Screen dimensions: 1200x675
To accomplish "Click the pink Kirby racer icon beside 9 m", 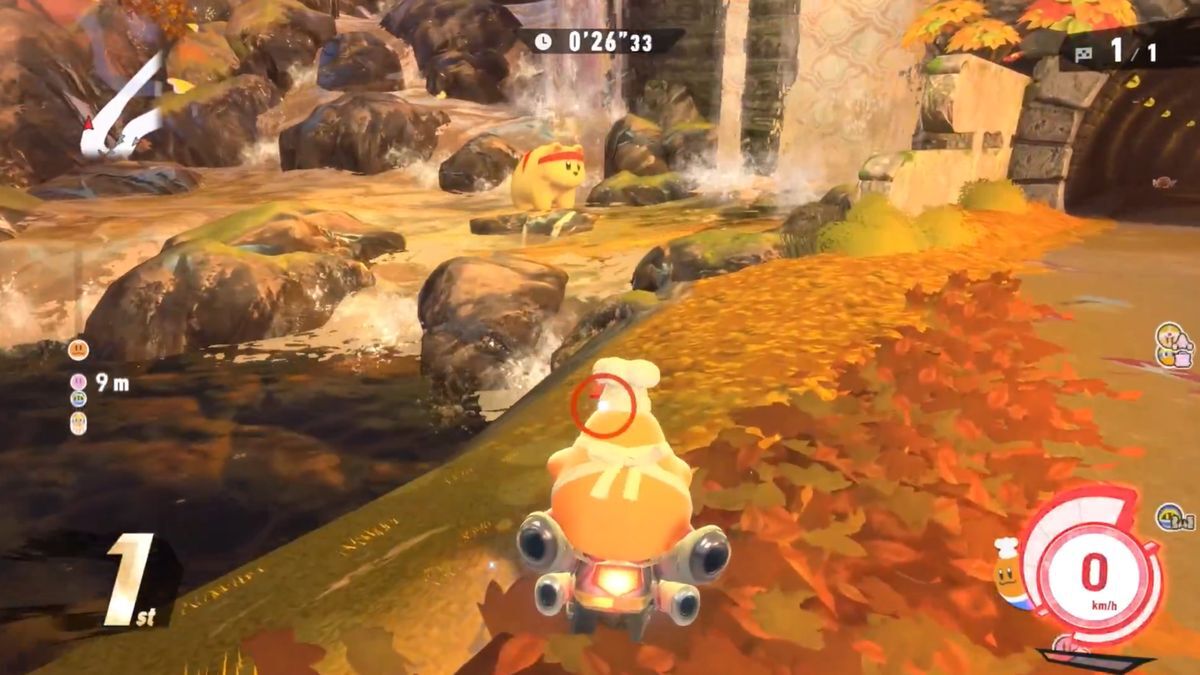I will pos(78,381).
